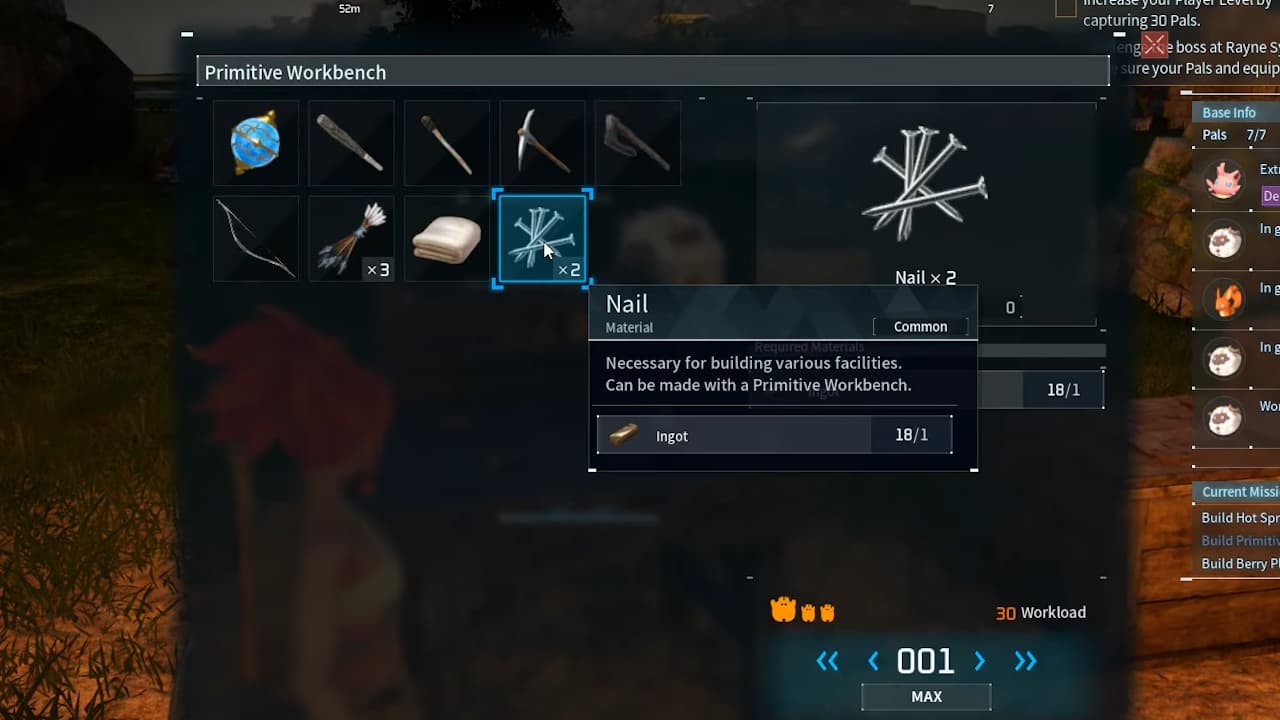
Task: Select the stone pickaxe recipe
Action: tap(542, 143)
